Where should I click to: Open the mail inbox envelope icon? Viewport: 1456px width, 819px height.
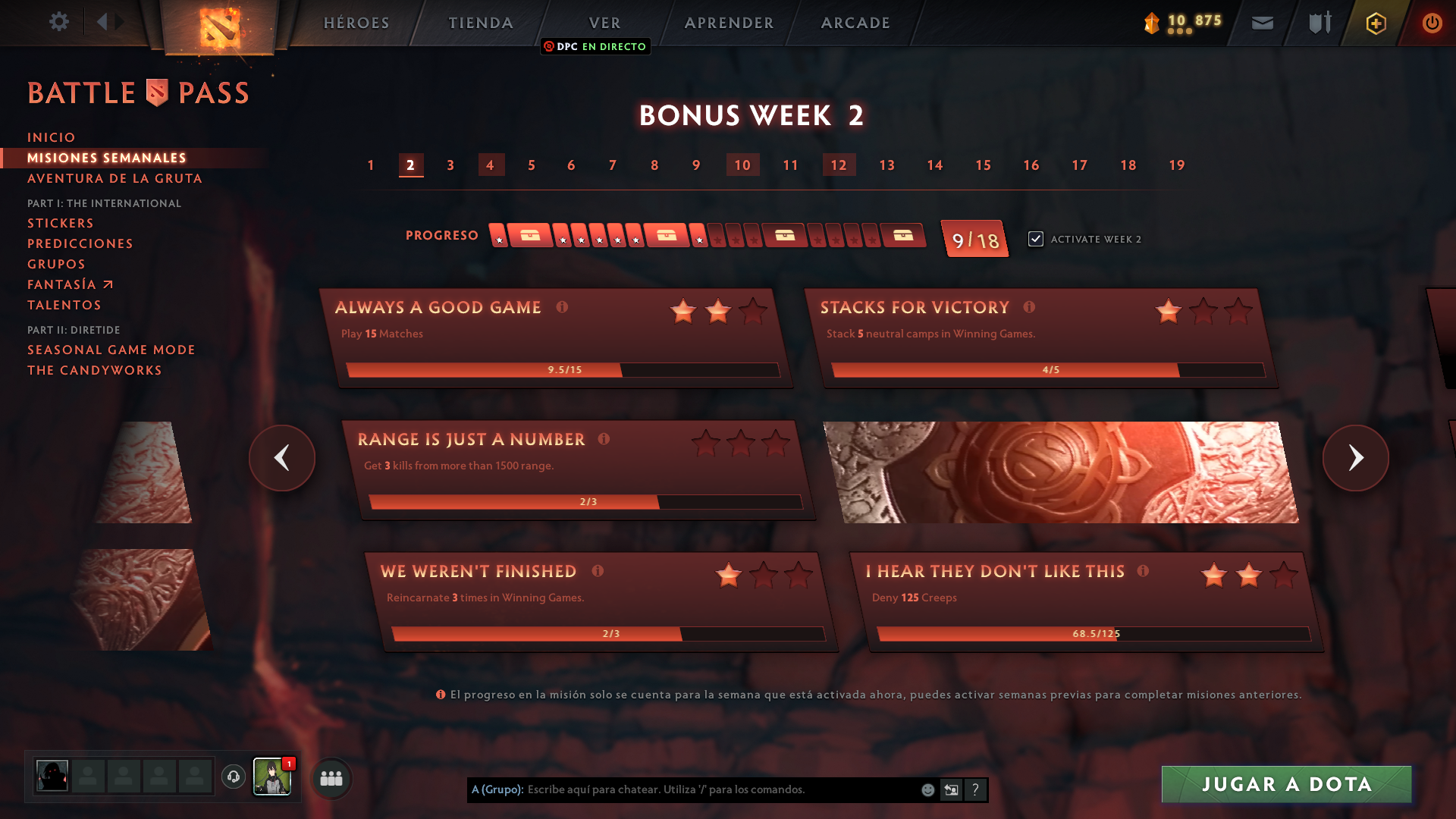coord(1262,23)
